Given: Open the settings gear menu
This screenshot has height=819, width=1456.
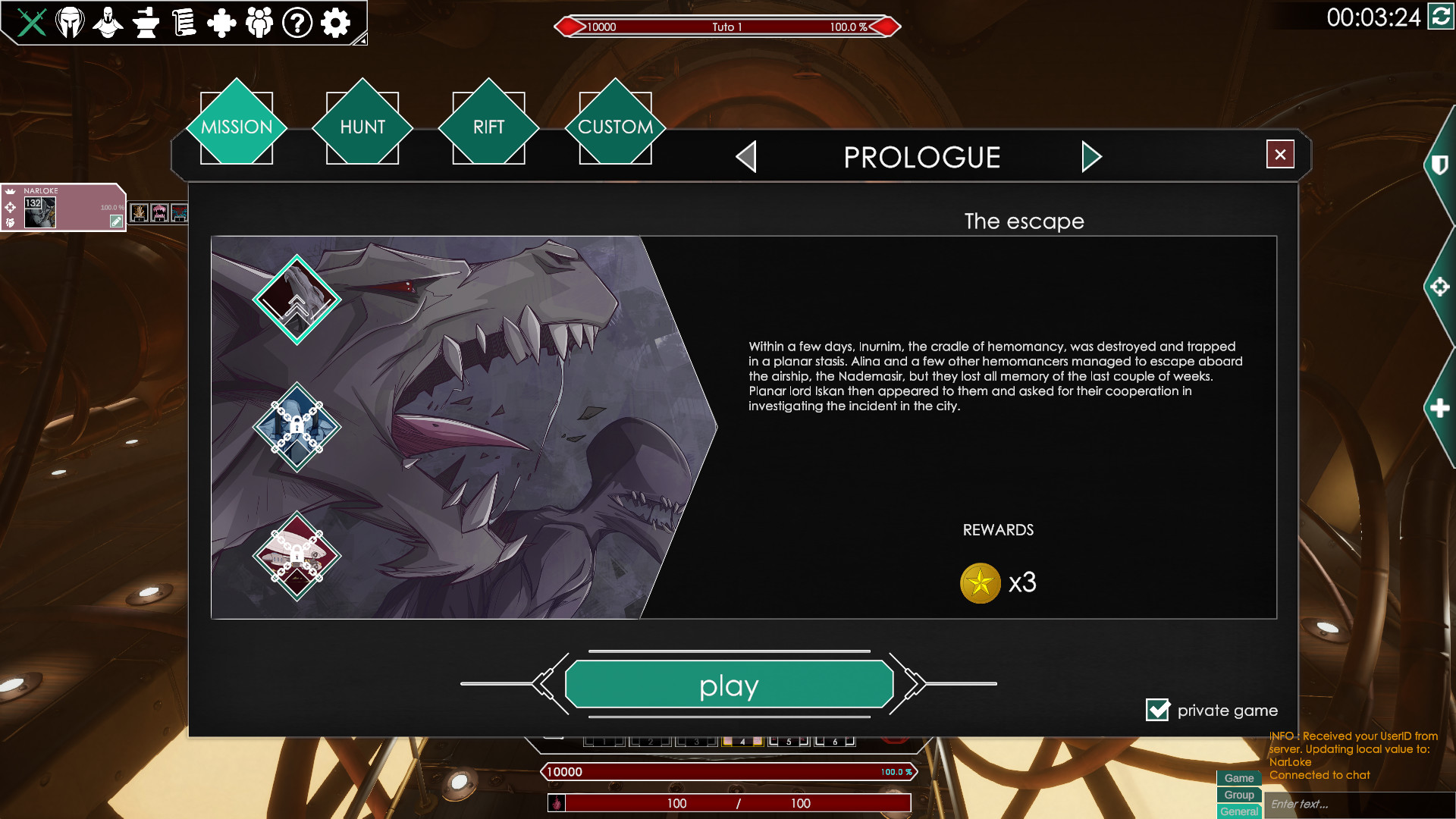Looking at the screenshot, I should point(335,23).
